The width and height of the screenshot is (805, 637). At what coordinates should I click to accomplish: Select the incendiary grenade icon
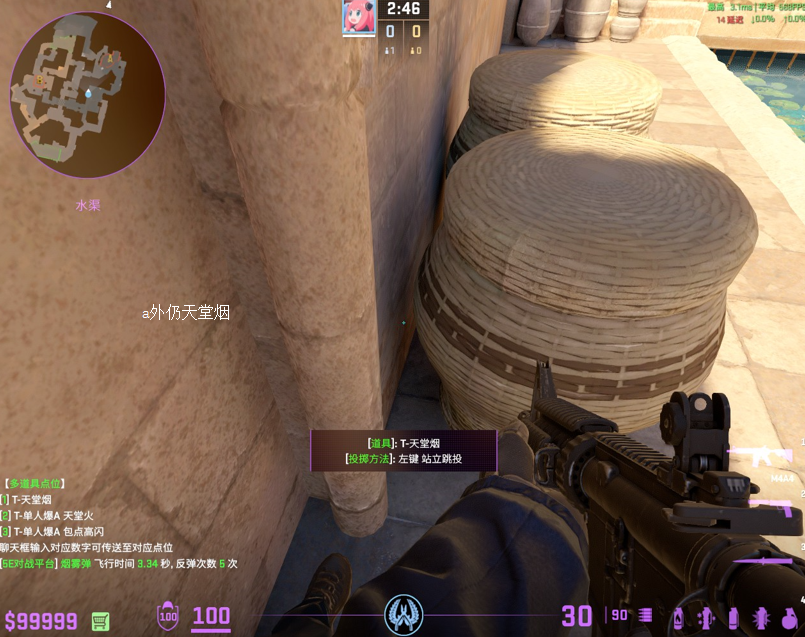click(x=680, y=616)
